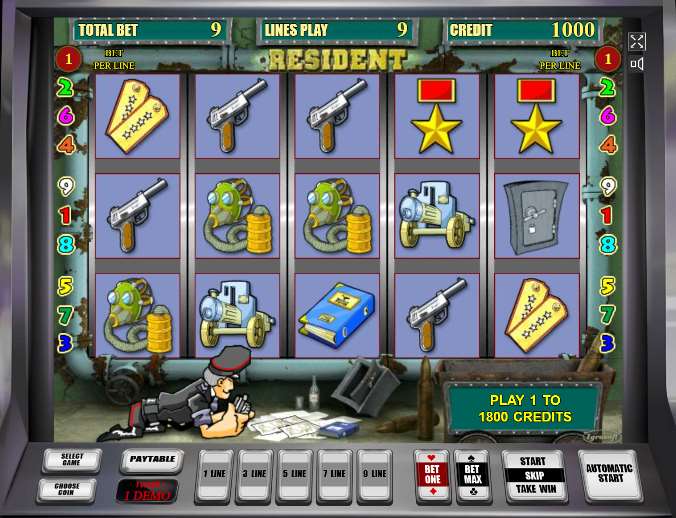This screenshot has height=518, width=676.
Task: Set play to 9 Line
Action: tap(374, 475)
